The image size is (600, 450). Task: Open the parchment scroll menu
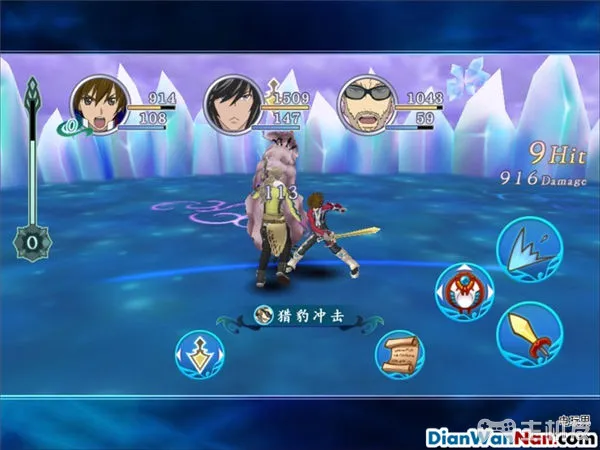click(x=399, y=354)
